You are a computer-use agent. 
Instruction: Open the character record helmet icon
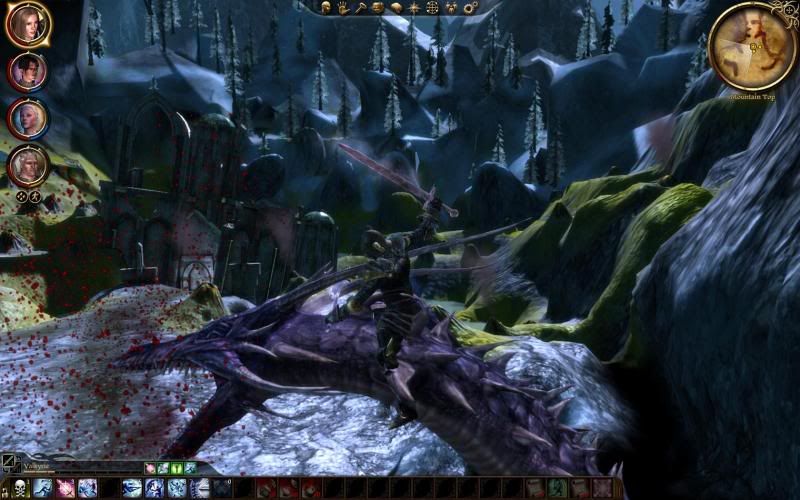point(327,8)
